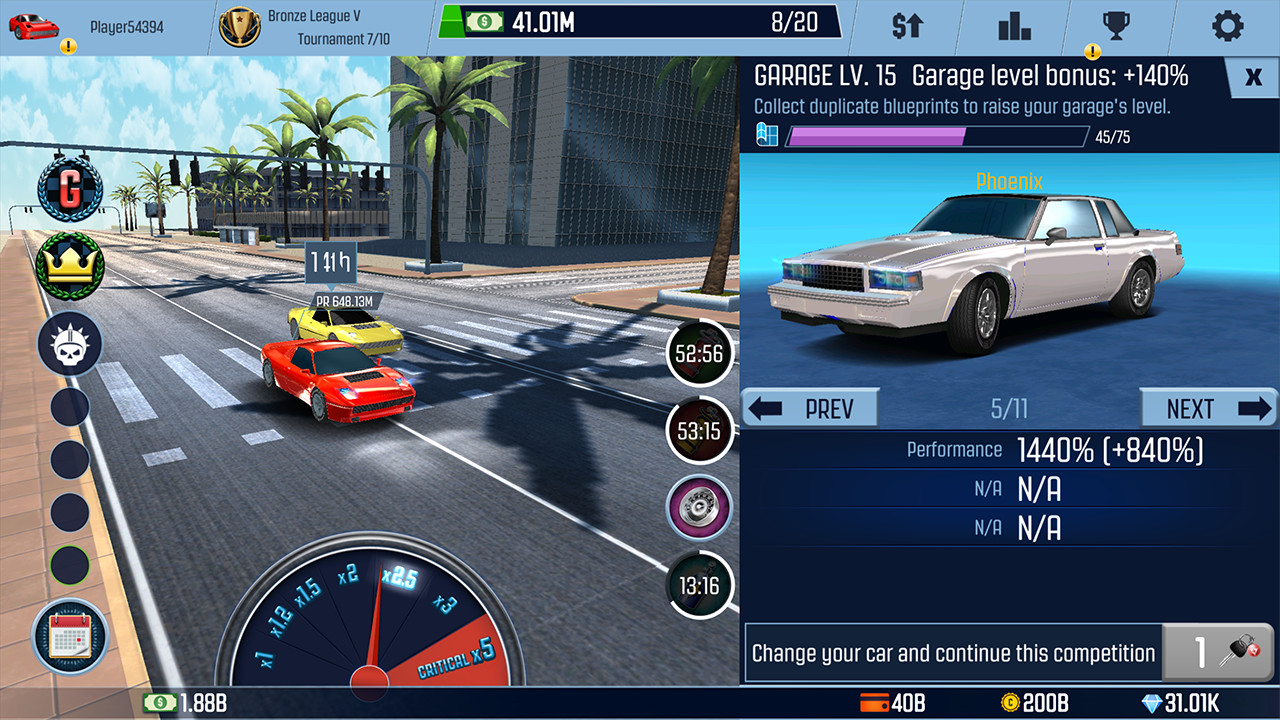Open the statistics bar chart icon
This screenshot has width=1280, height=720.
click(x=1013, y=27)
